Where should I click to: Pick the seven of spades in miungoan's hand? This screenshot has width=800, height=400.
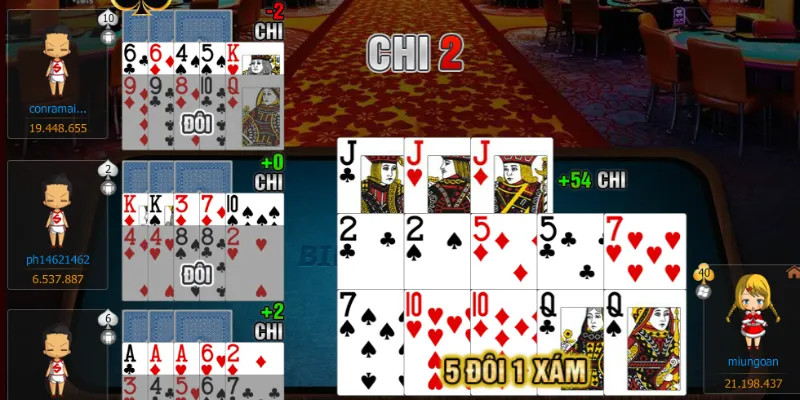pyautogui.click(x=370, y=340)
